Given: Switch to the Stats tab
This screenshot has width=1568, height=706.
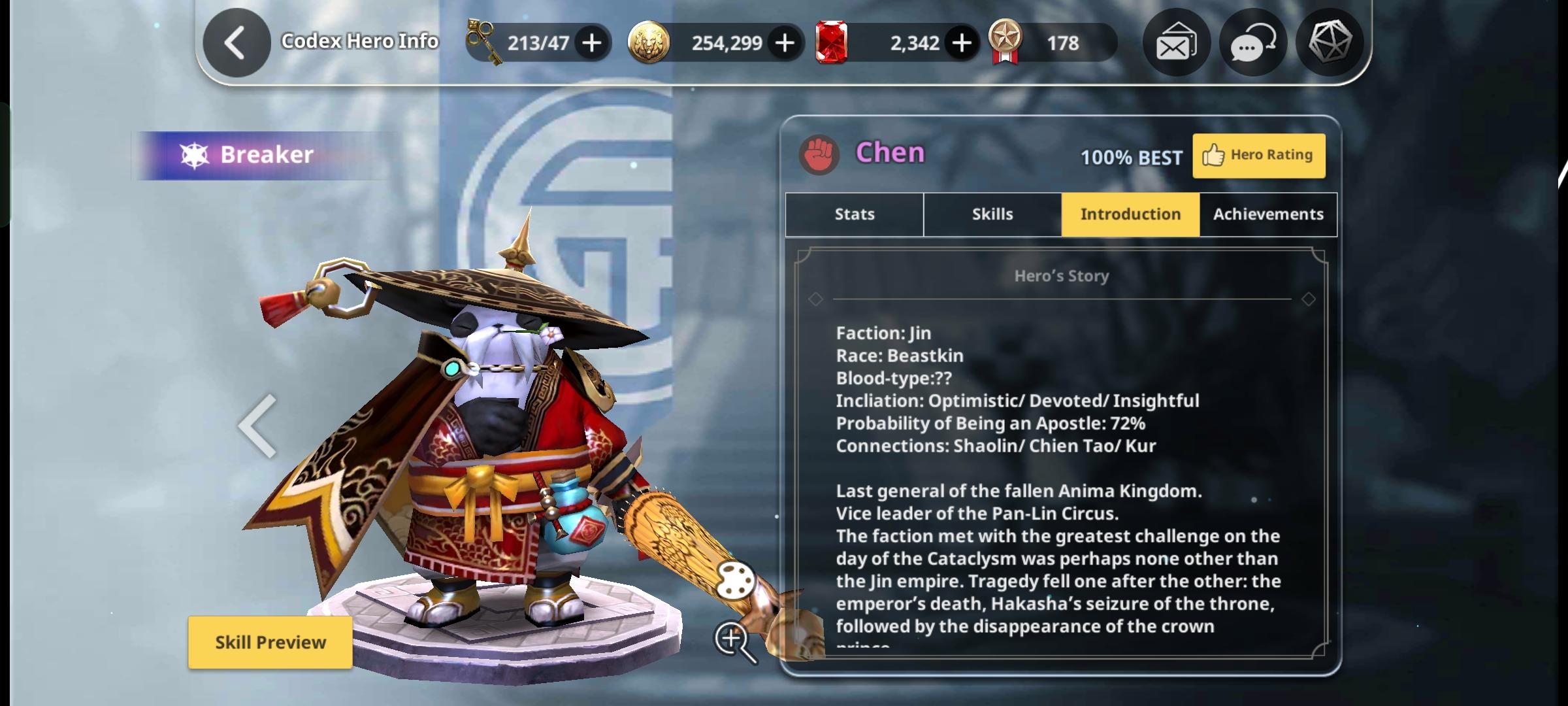Looking at the screenshot, I should [x=854, y=214].
